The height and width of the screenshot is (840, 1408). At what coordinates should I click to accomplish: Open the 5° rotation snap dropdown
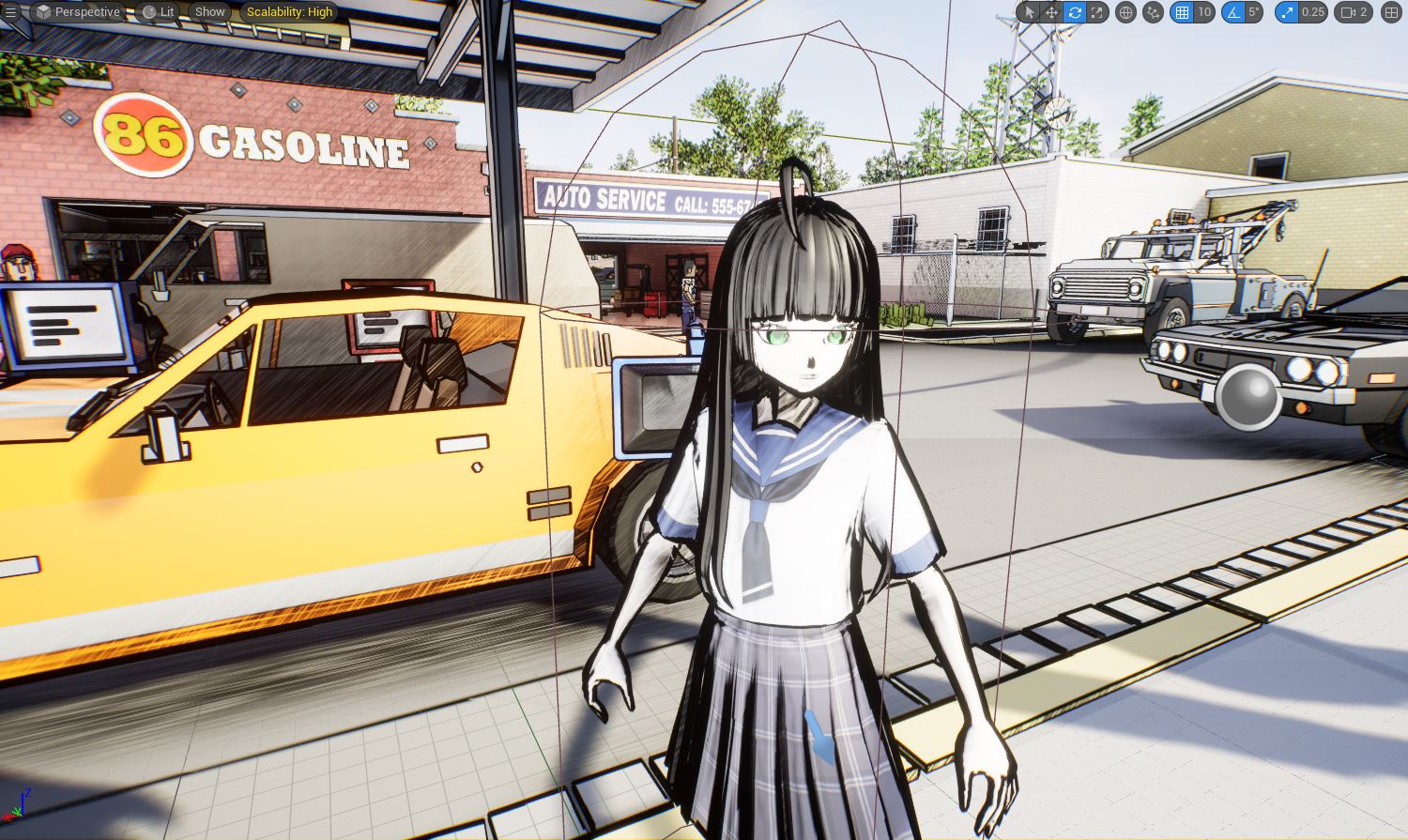click(x=1253, y=12)
